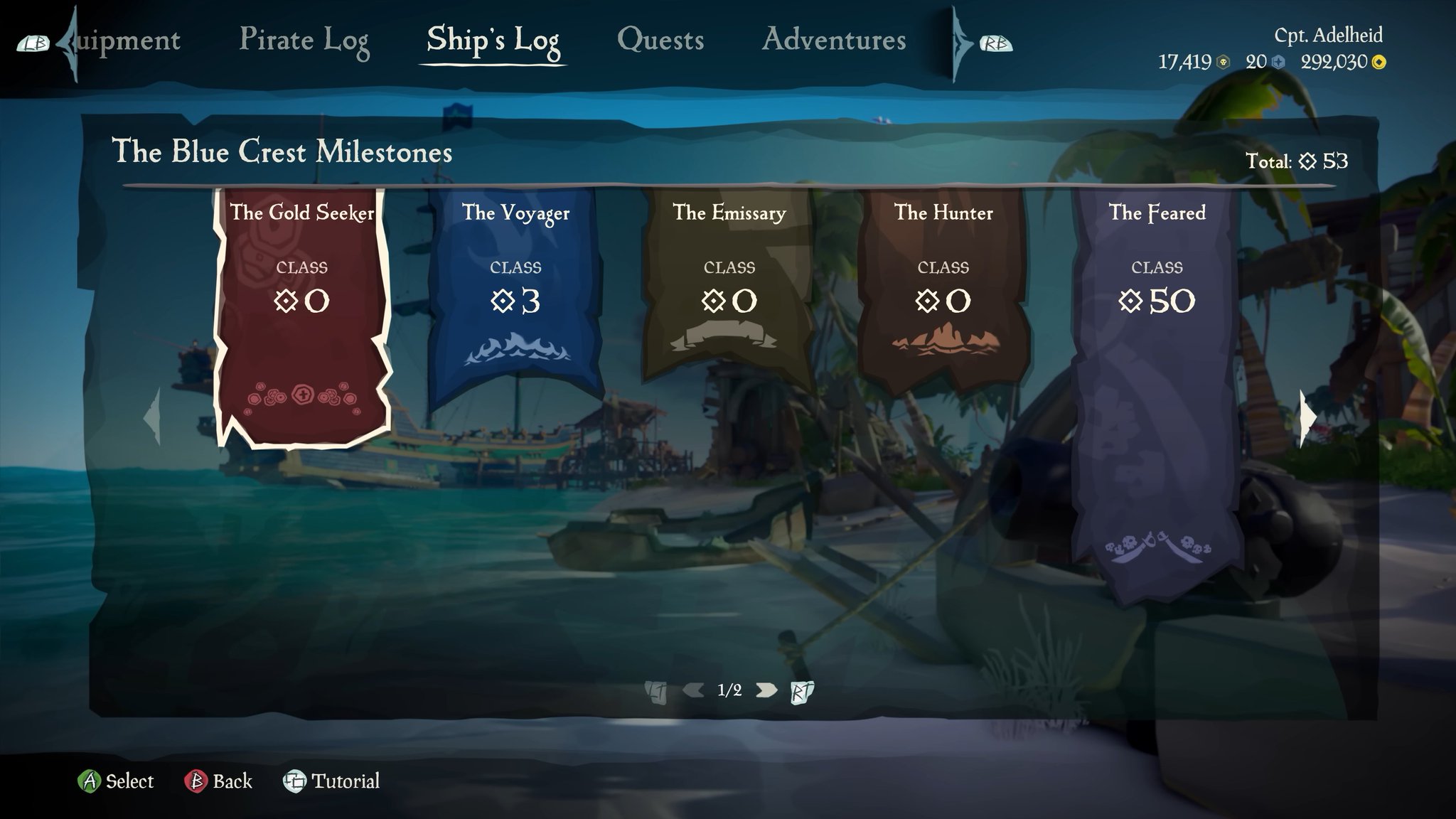Screen dimensions: 1456x819
Task: Open The Voyager milestone banner
Action: tap(515, 306)
